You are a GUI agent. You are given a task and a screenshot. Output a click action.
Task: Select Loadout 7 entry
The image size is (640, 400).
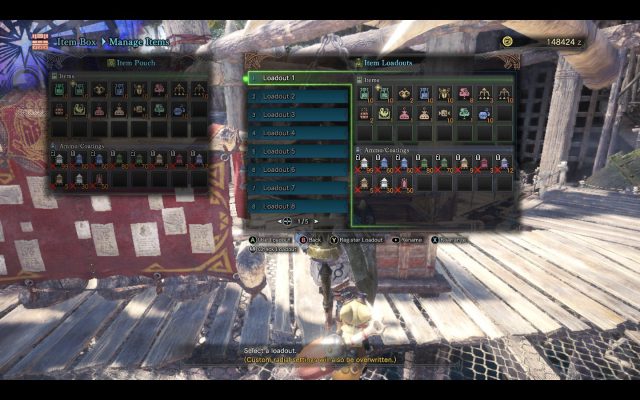point(297,188)
